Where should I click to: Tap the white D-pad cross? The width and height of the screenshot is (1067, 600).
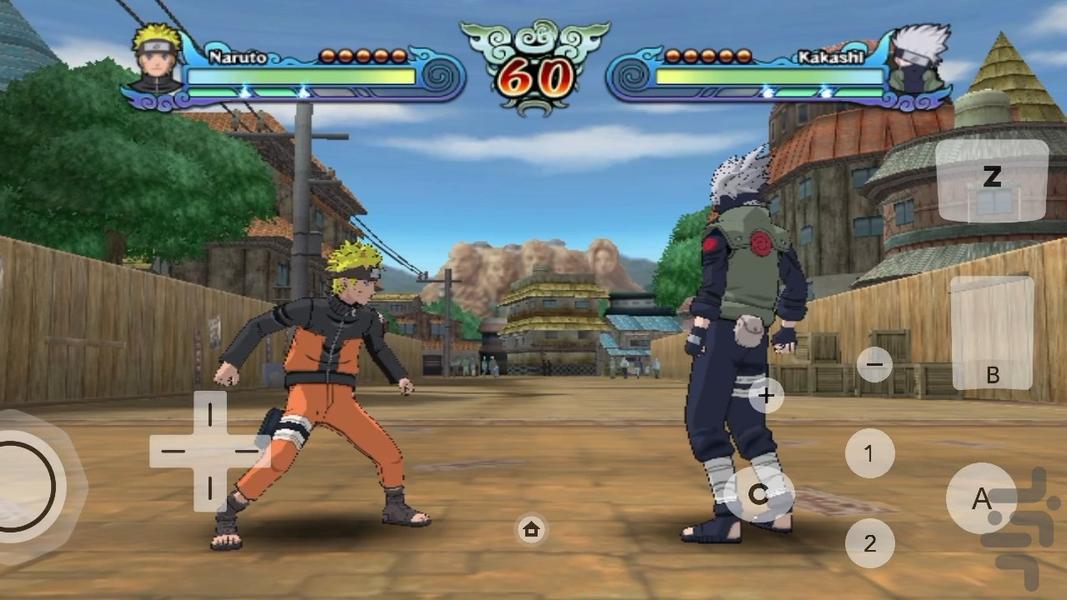209,451
